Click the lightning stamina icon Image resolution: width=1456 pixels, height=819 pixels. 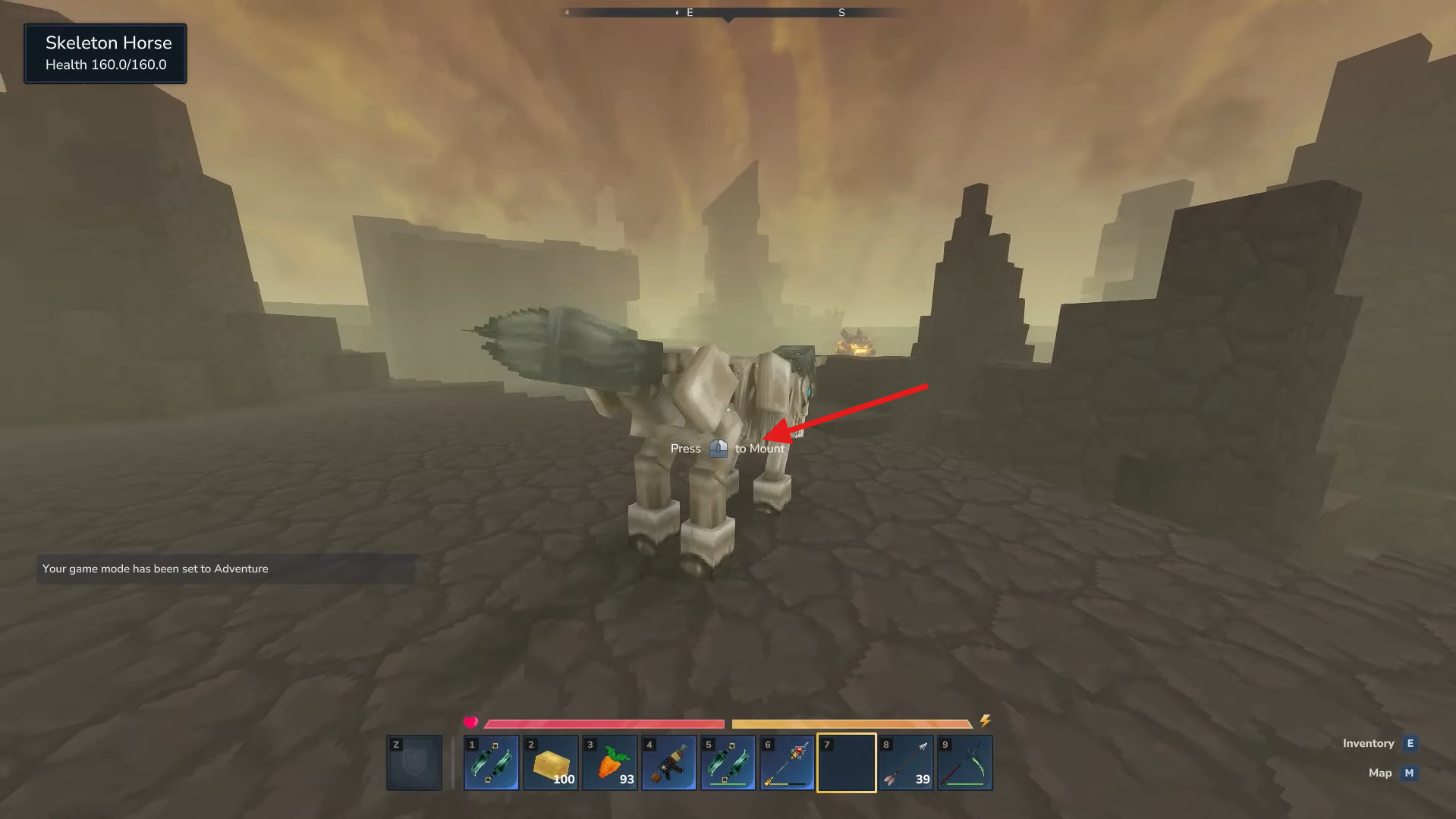coord(986,721)
